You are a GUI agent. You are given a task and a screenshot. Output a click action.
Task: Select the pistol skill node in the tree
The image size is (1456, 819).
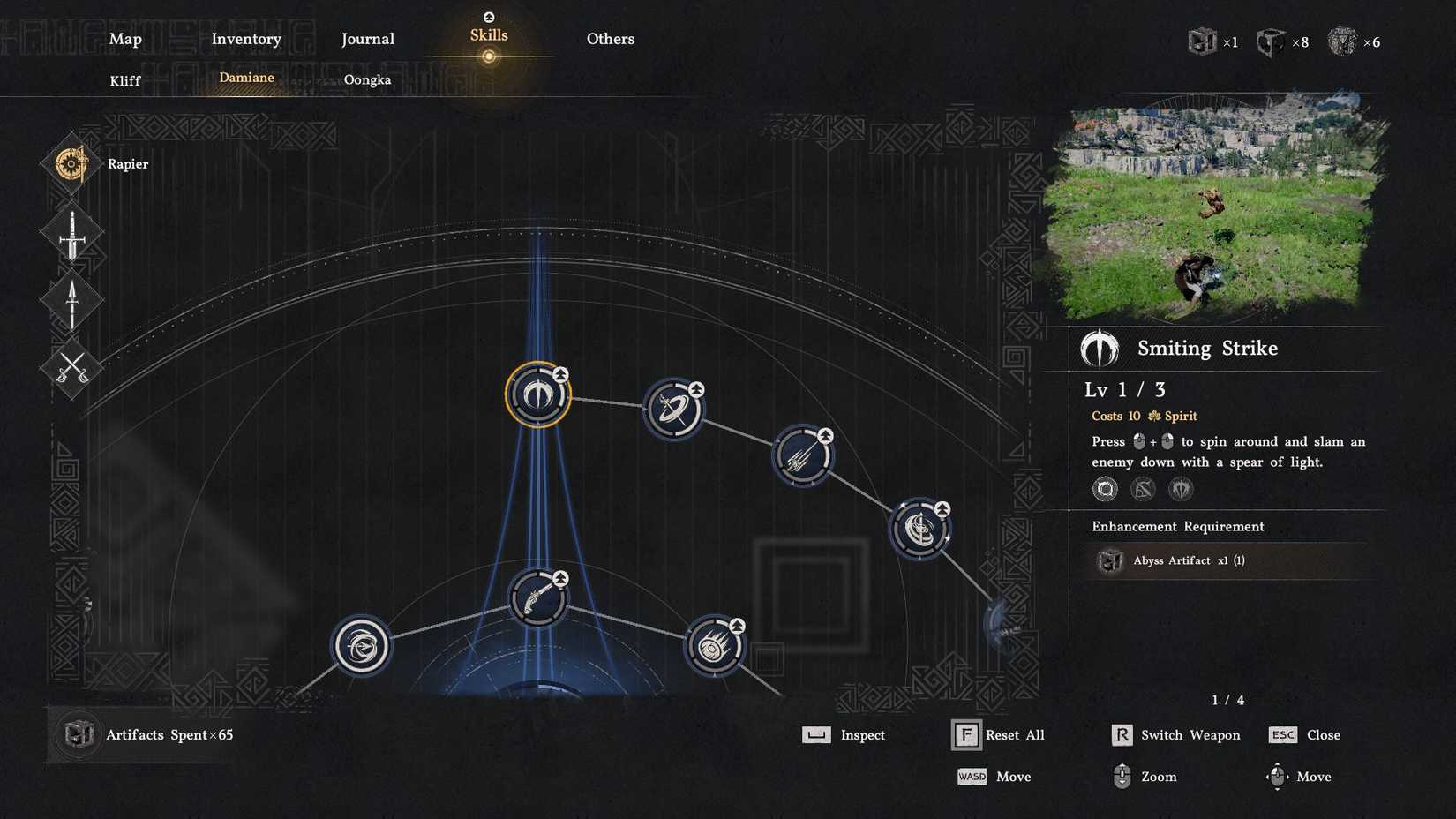coord(537,597)
